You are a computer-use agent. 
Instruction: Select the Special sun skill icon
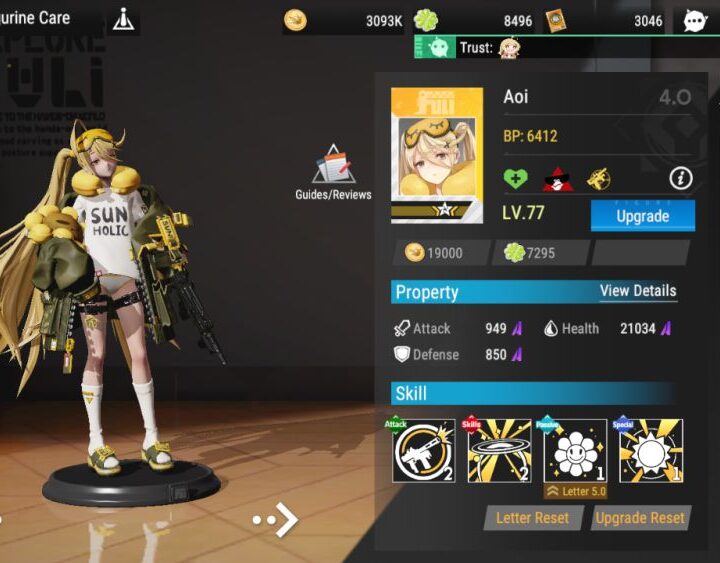pos(651,451)
